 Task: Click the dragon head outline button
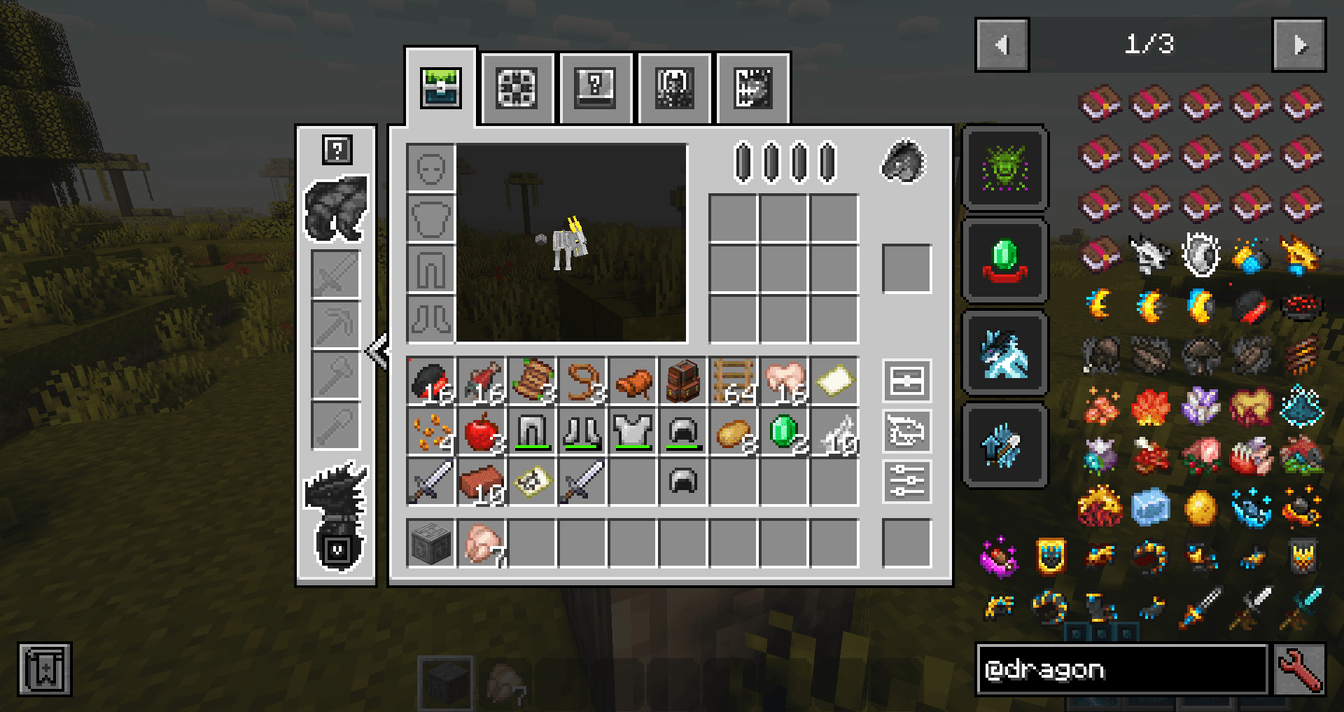point(907,431)
